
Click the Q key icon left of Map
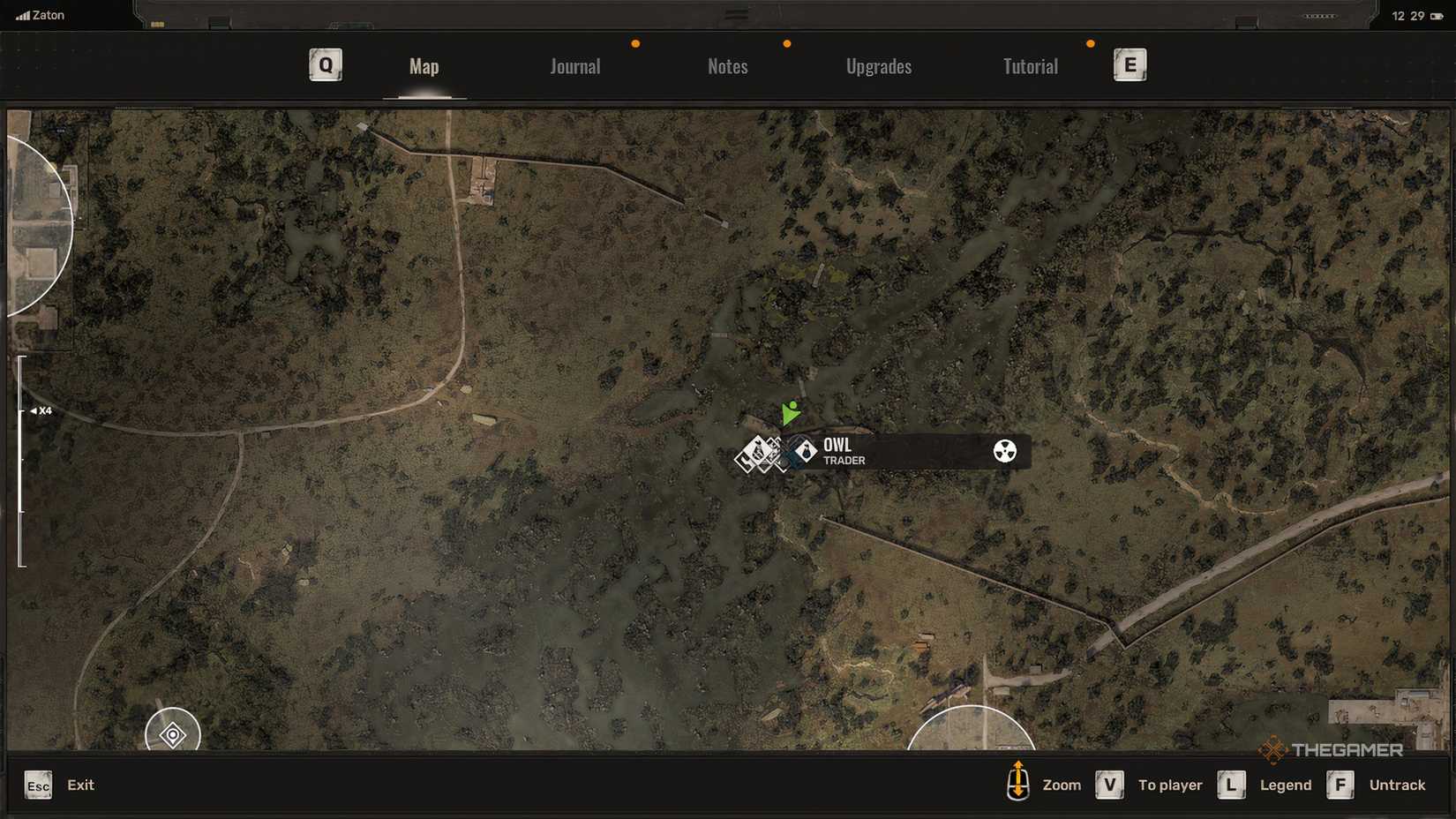coord(325,64)
